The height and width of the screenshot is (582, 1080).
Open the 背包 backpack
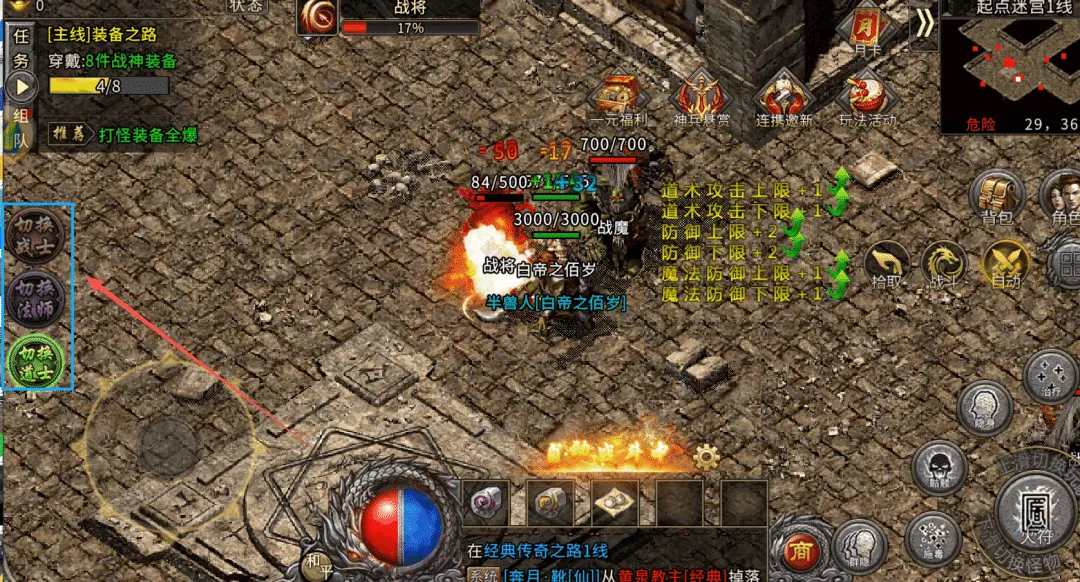tap(996, 197)
